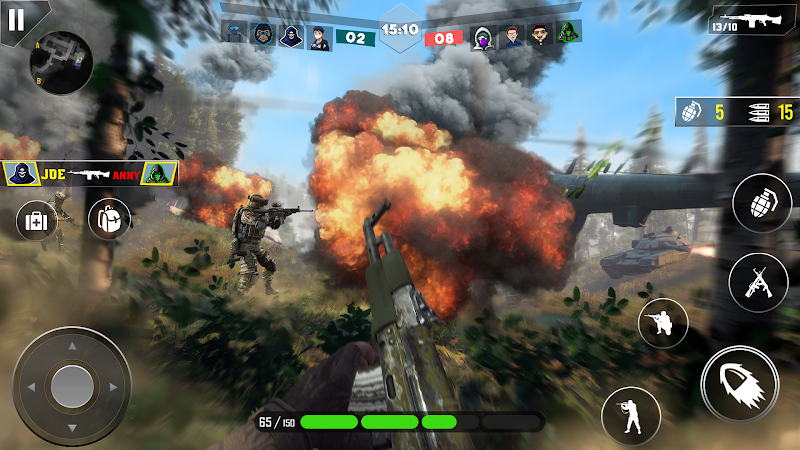Toggle crouch with the kneeling soldier button
This screenshot has width=800, height=450.
[663, 323]
